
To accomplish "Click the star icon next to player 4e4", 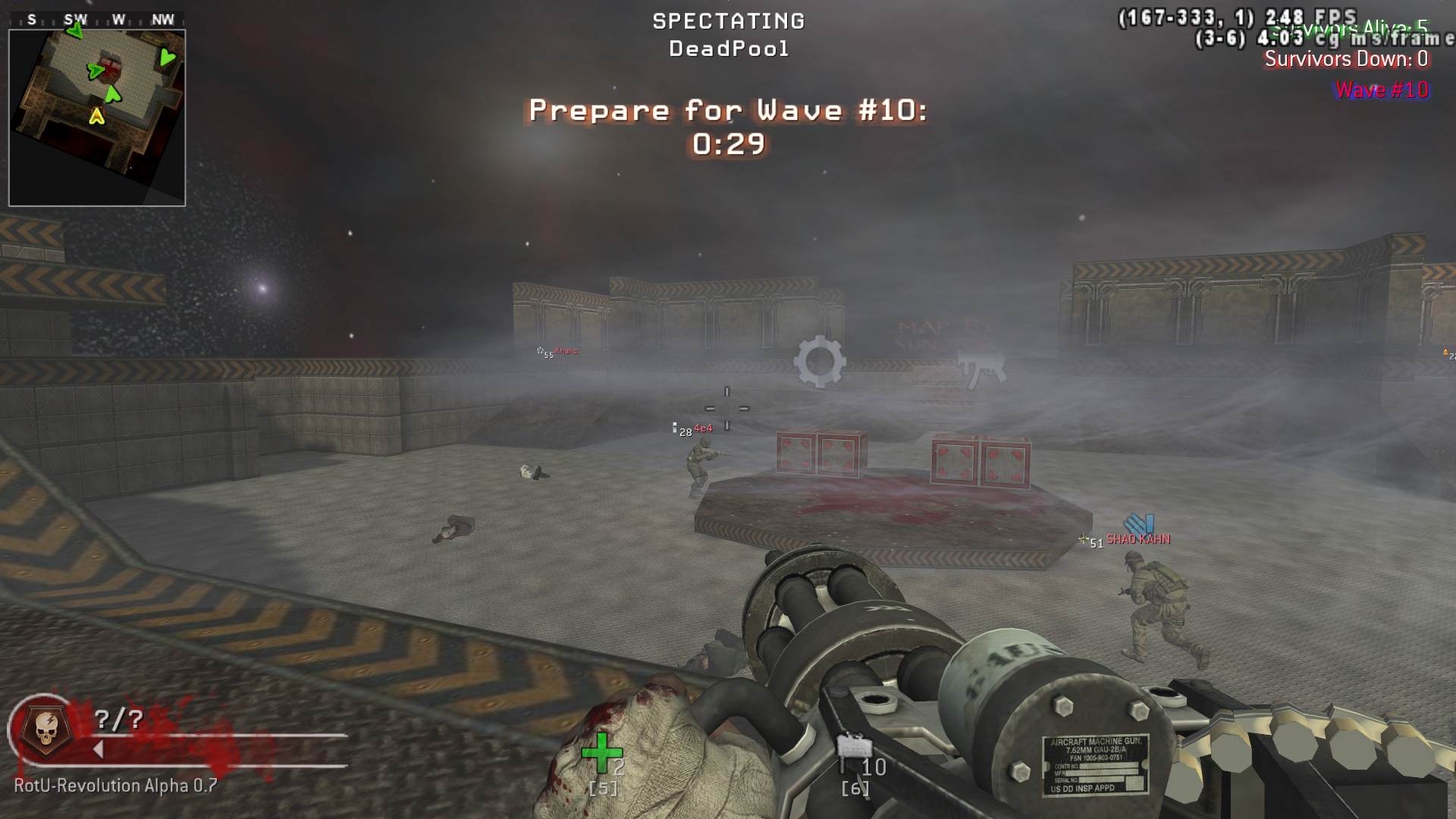I will pos(675,425).
